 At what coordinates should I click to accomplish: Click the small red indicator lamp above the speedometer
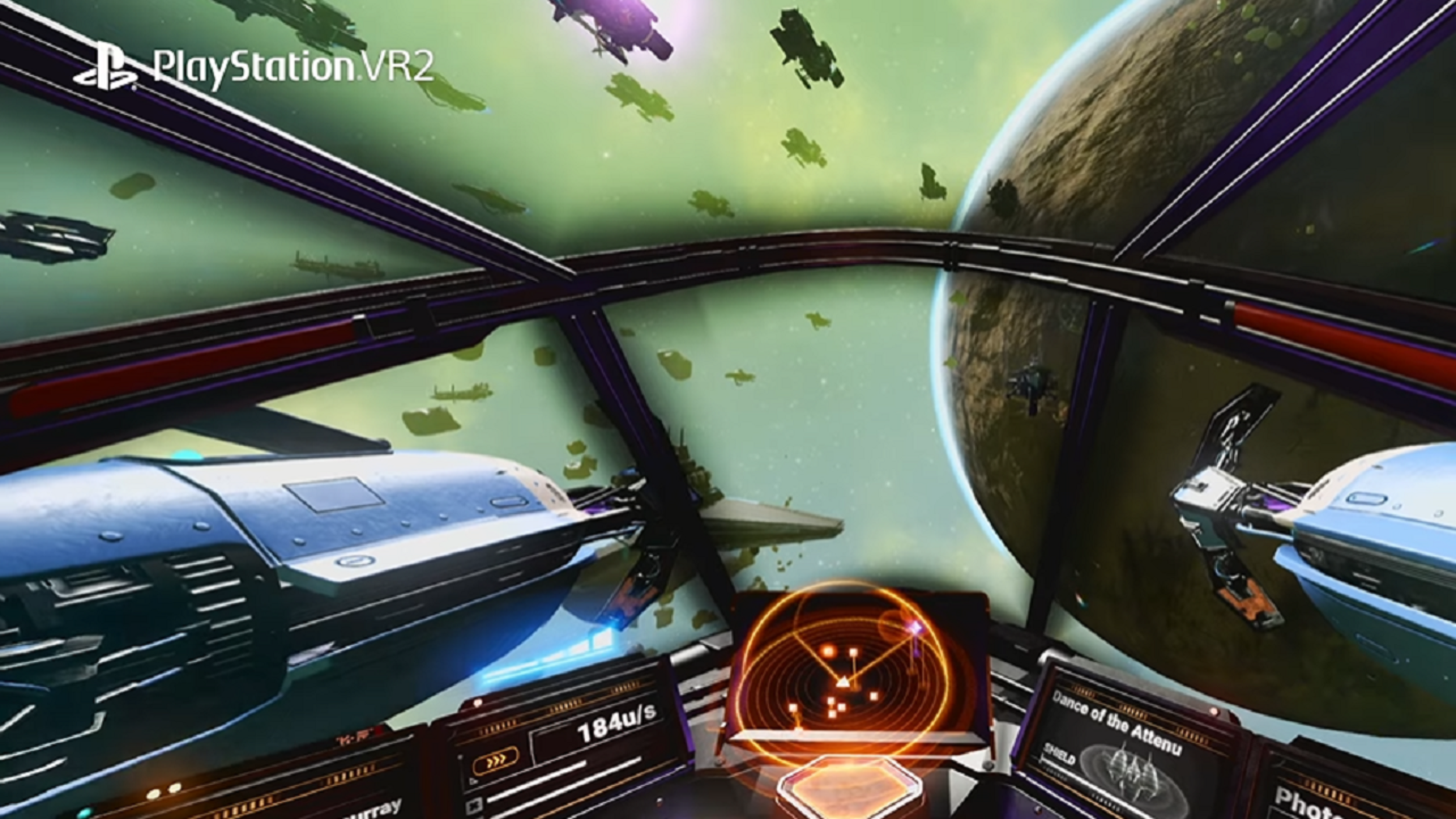(478, 704)
